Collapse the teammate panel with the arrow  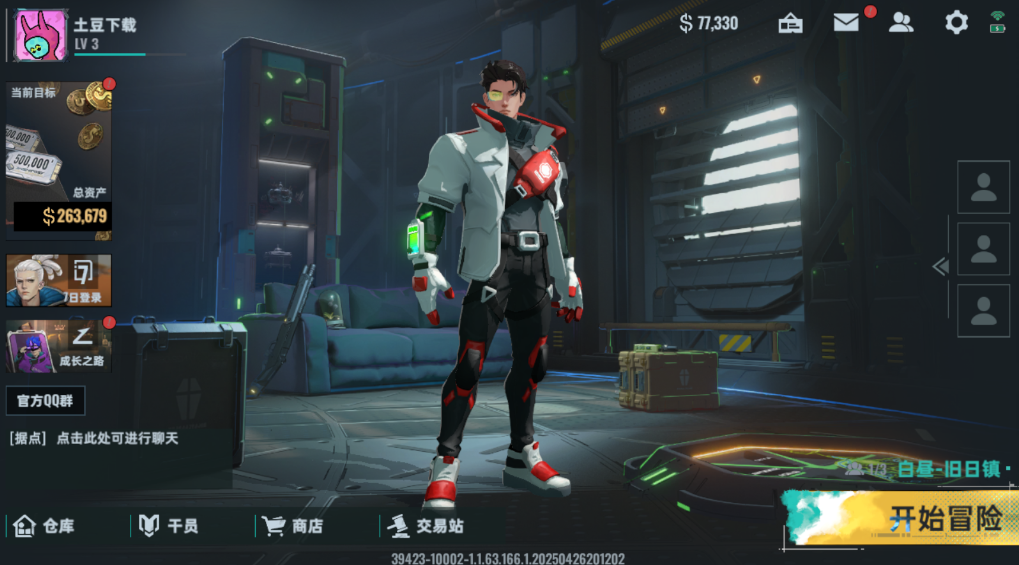click(x=939, y=266)
